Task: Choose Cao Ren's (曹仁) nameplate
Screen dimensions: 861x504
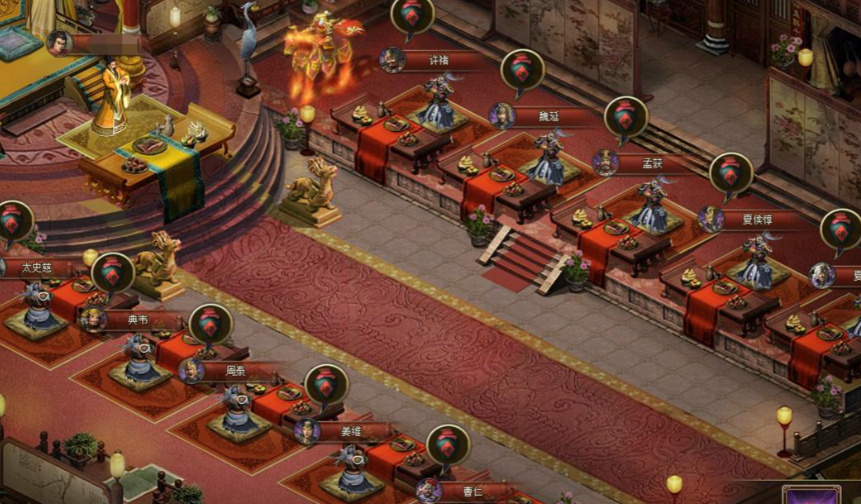Action: pos(472,491)
